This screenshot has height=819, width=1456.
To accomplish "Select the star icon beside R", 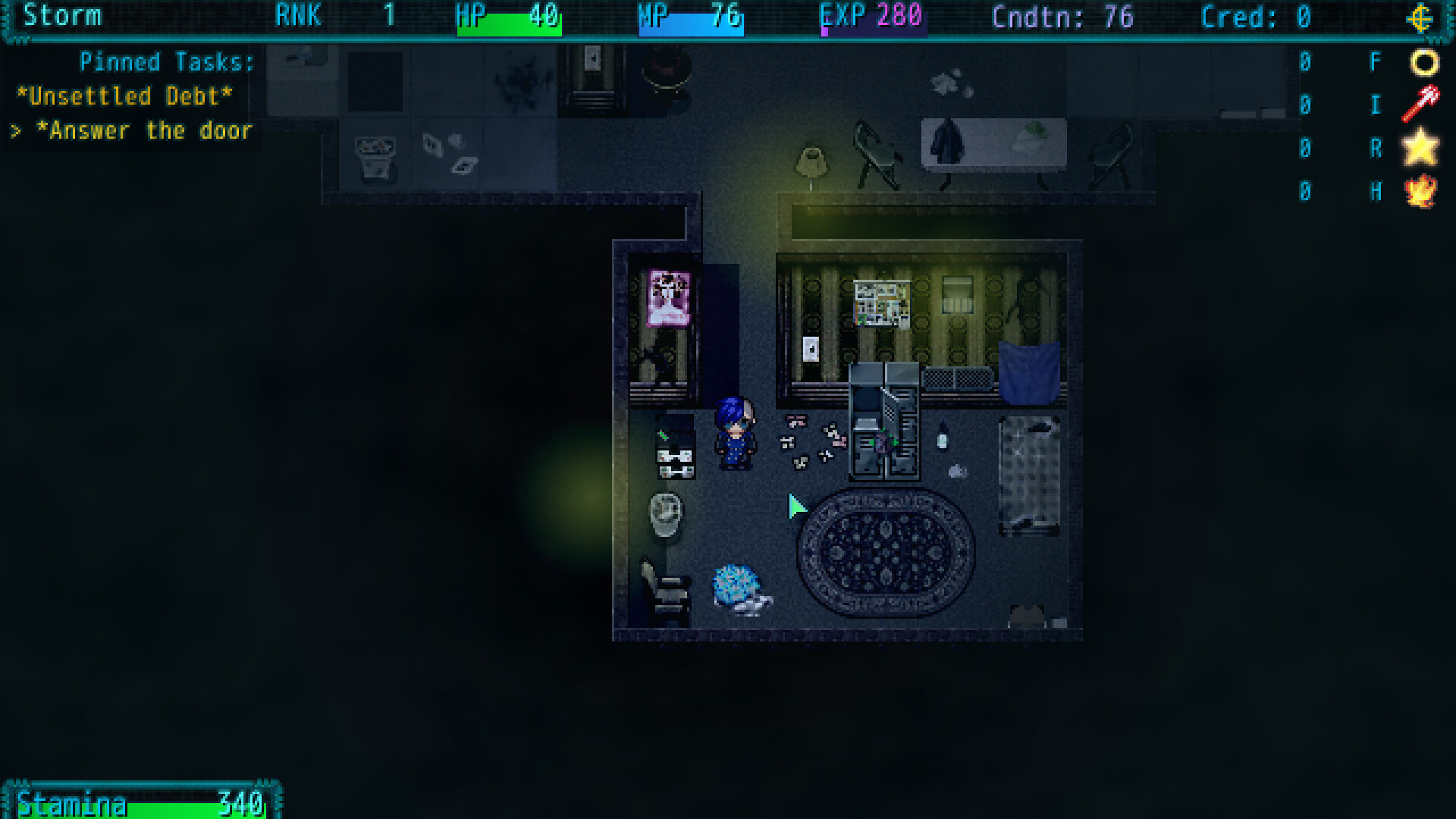I will point(1421,149).
